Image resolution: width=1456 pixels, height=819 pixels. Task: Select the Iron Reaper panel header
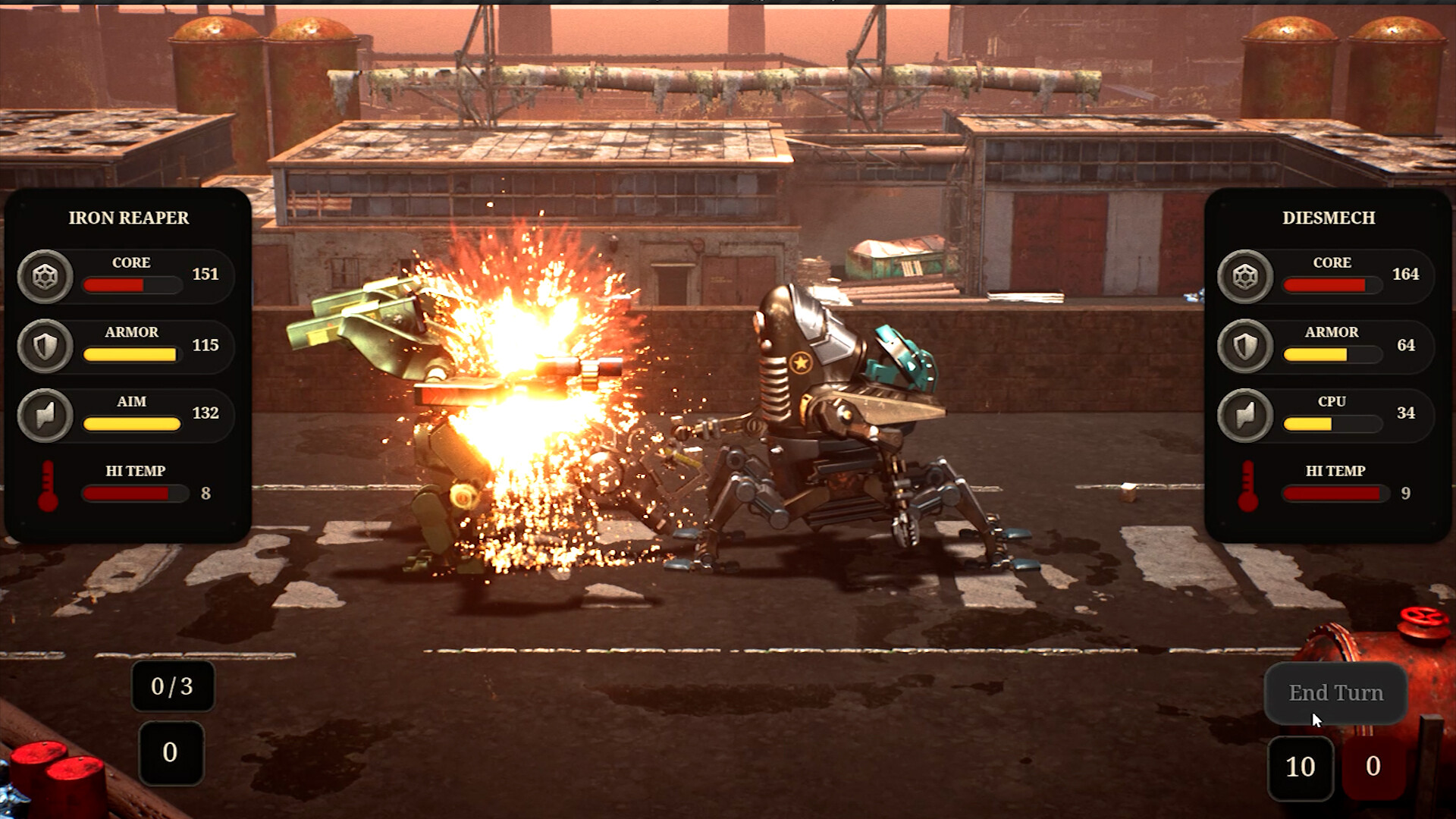(x=127, y=218)
